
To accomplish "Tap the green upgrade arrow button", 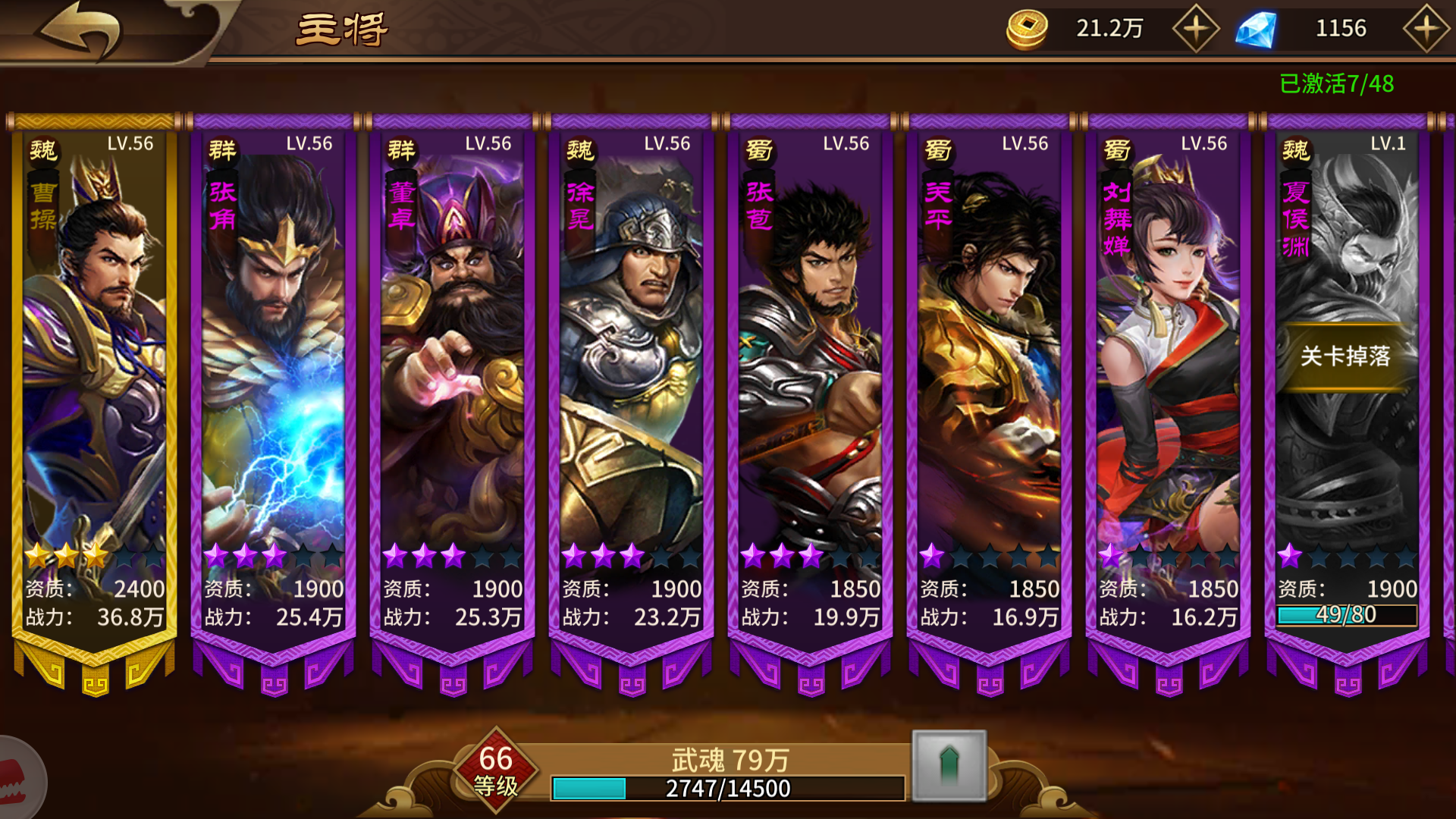I will point(949,765).
